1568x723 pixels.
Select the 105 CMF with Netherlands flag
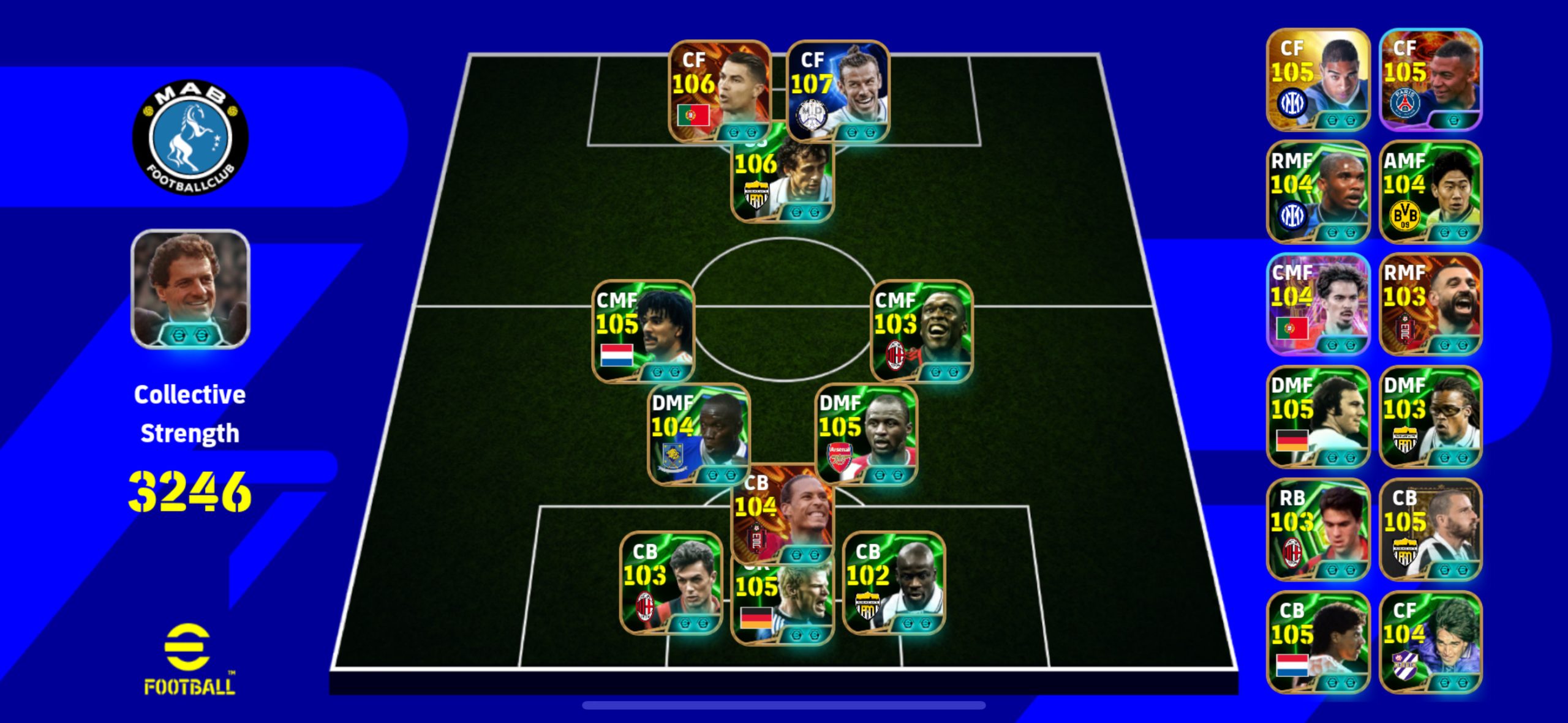pyautogui.click(x=643, y=331)
